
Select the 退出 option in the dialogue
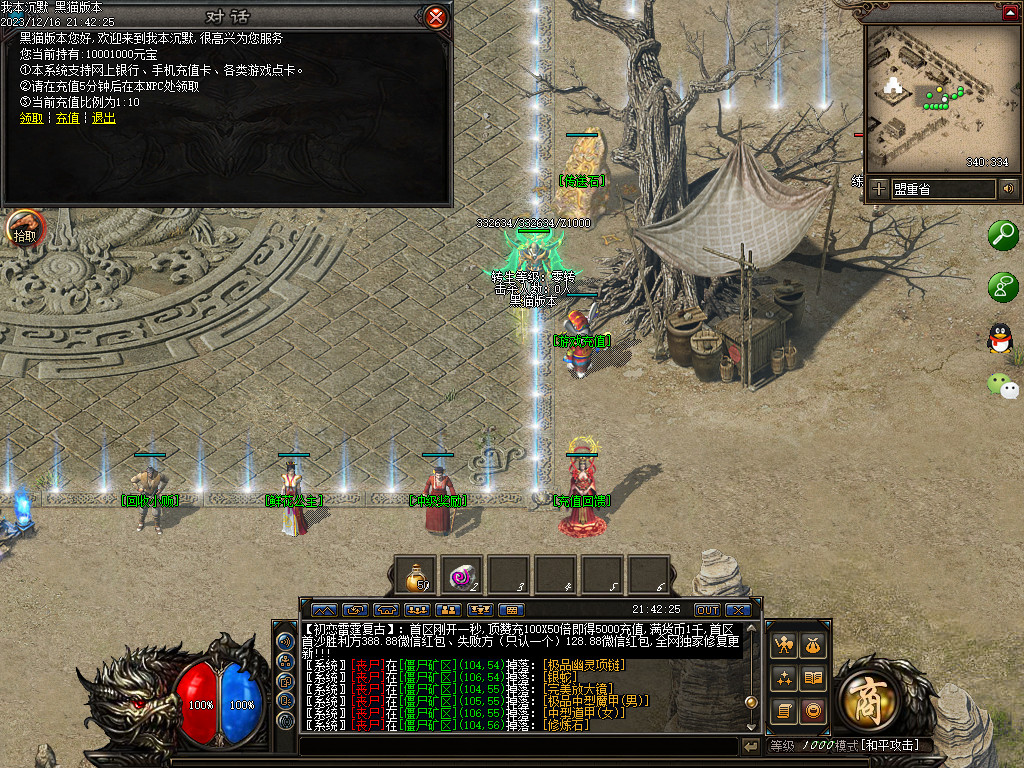tap(103, 118)
